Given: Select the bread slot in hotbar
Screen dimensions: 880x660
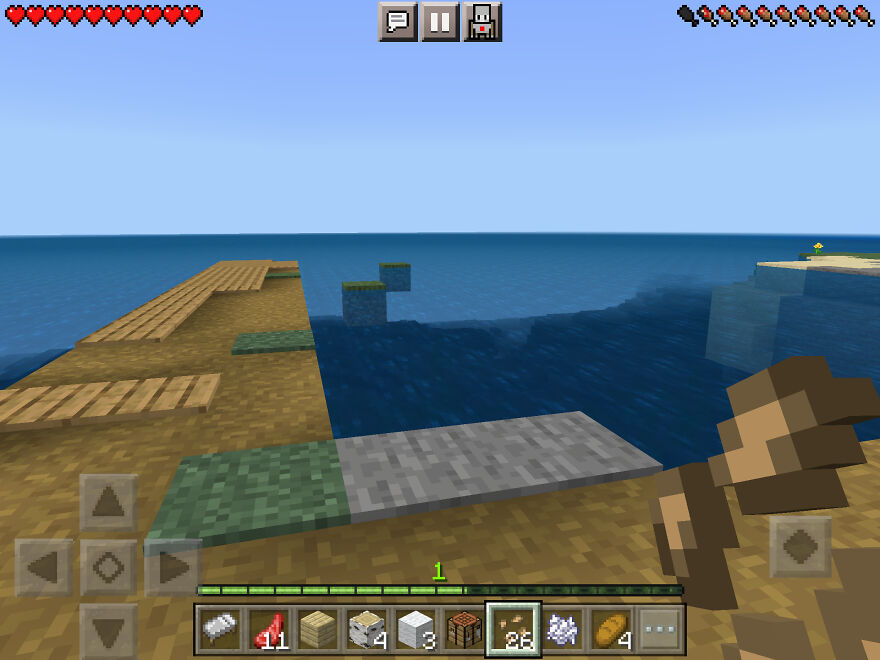Looking at the screenshot, I should 611,629.
